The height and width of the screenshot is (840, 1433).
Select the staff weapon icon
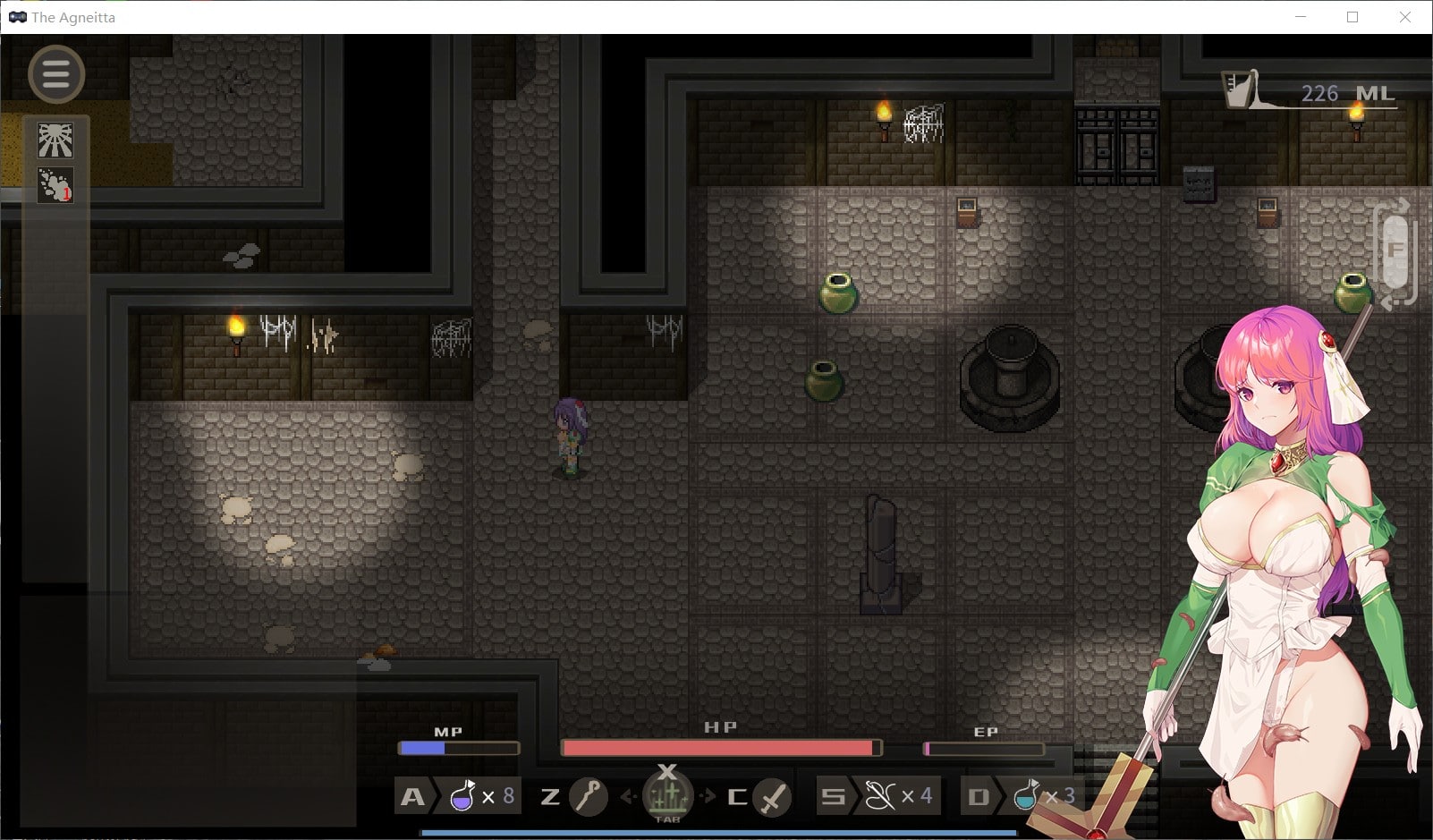[589, 795]
